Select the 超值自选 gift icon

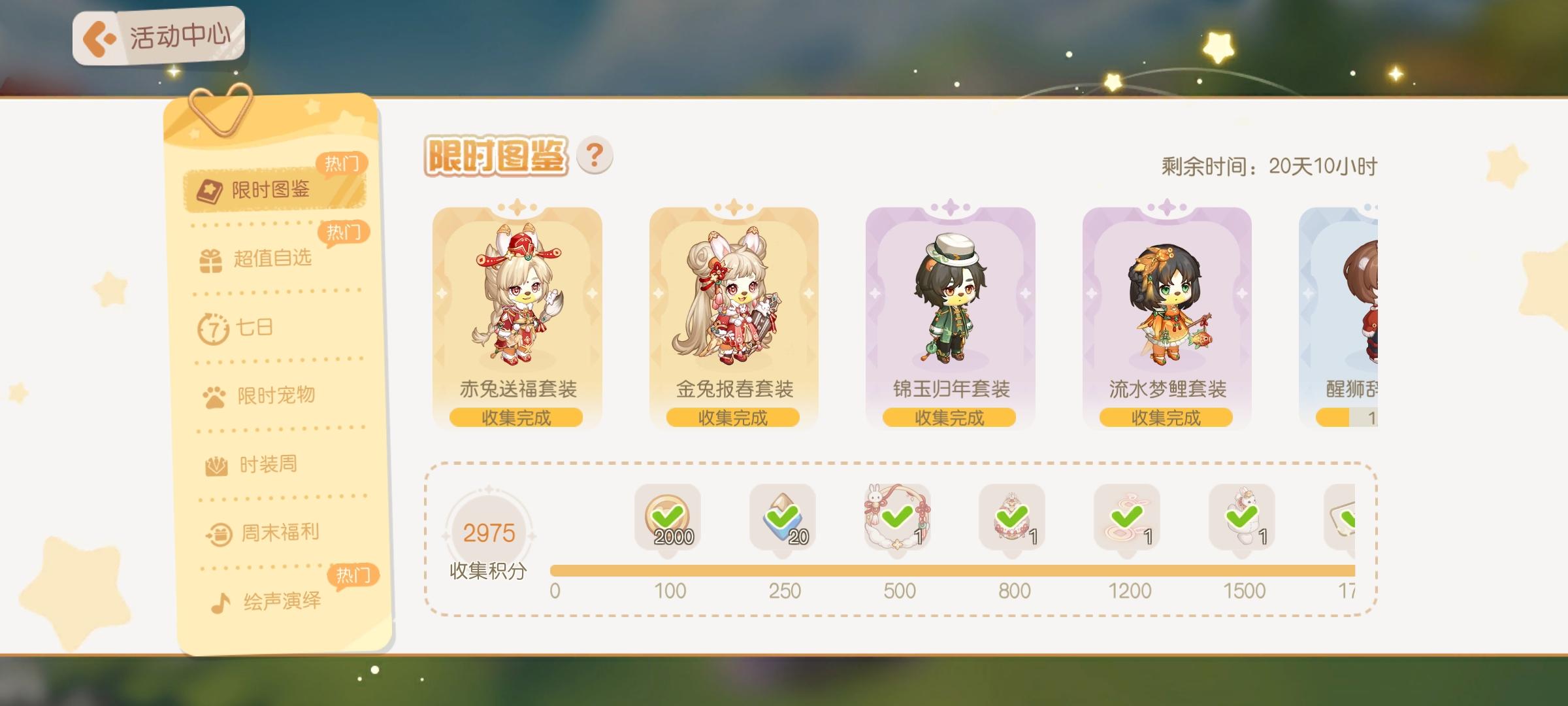[210, 258]
